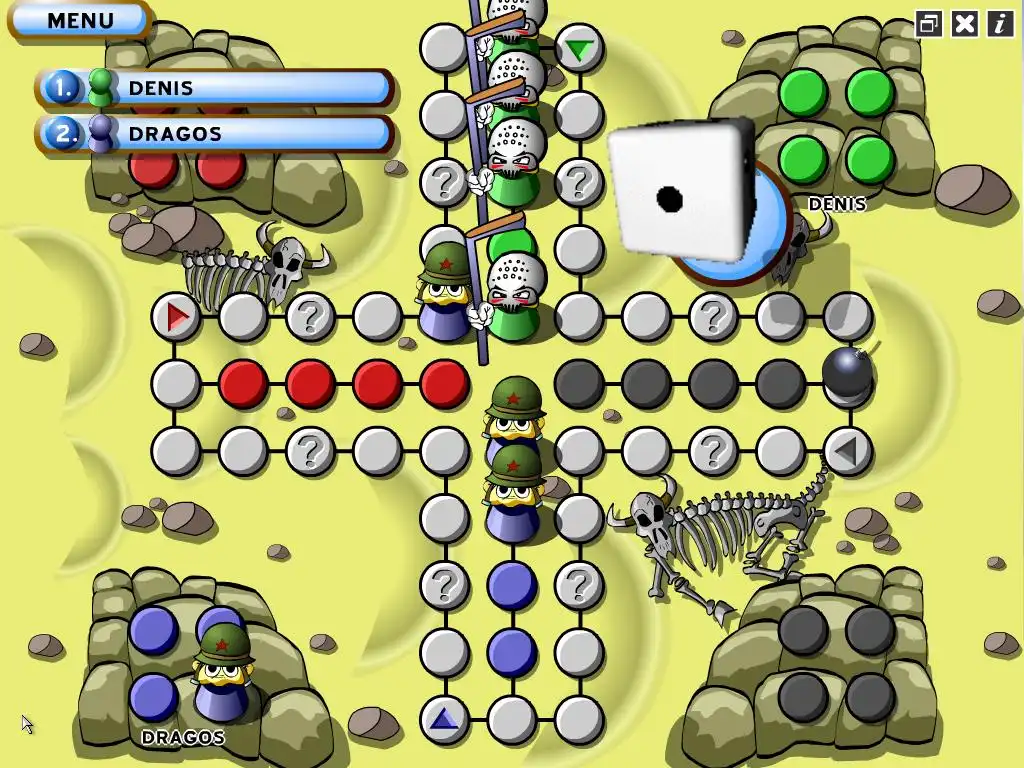Image resolution: width=1024 pixels, height=768 pixels.
Task: Open the MENU button
Action: pyautogui.click(x=80, y=20)
